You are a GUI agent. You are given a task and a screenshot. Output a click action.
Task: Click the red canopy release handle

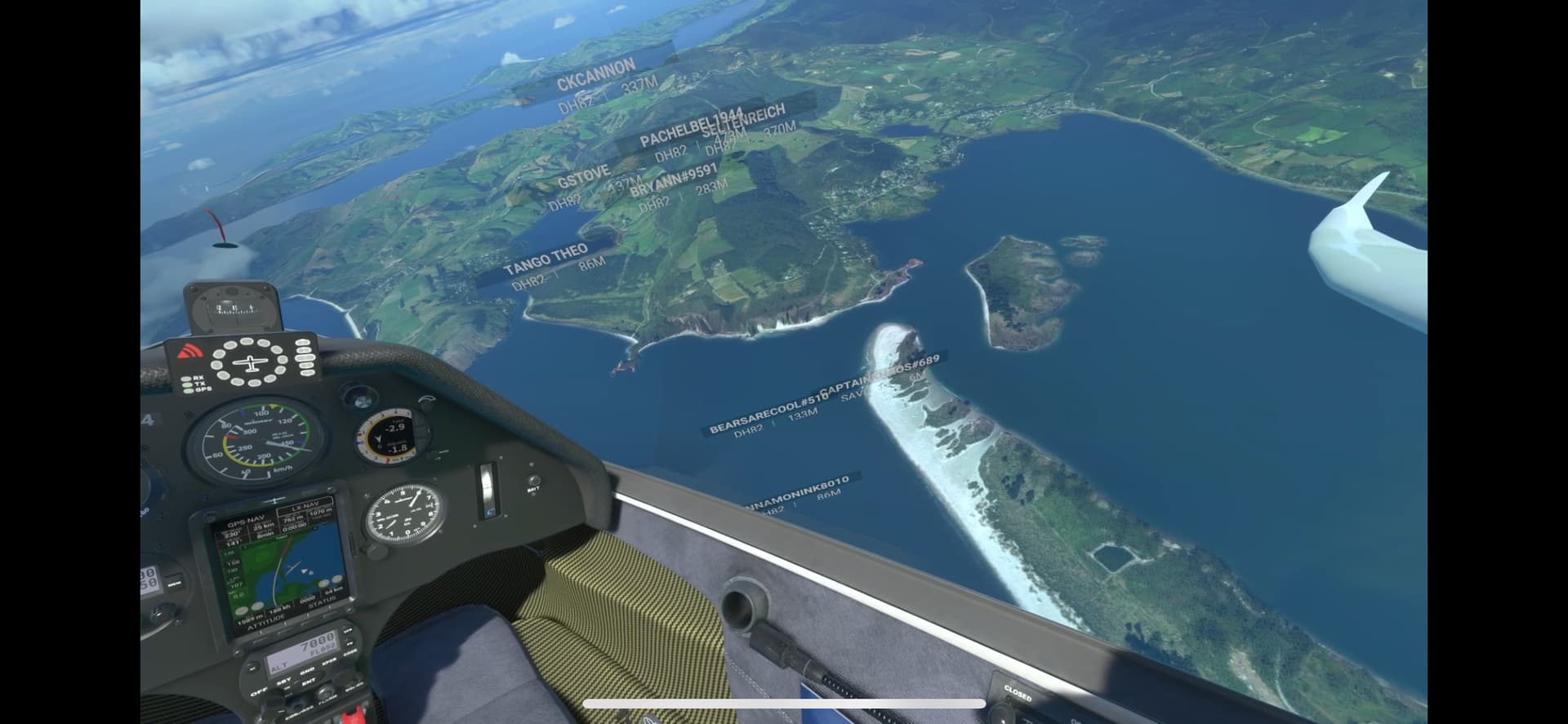353,715
